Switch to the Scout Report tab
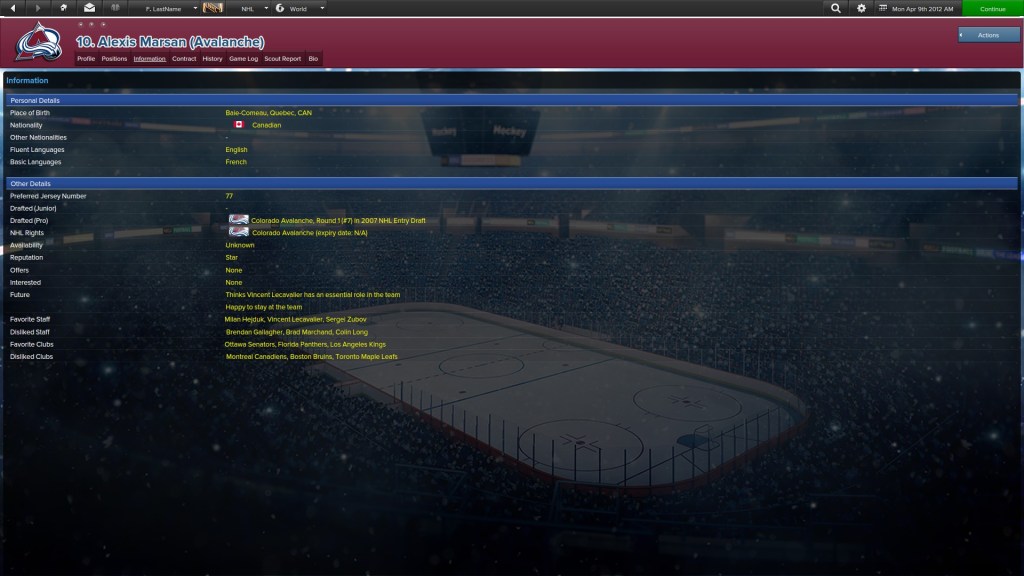 (x=282, y=59)
